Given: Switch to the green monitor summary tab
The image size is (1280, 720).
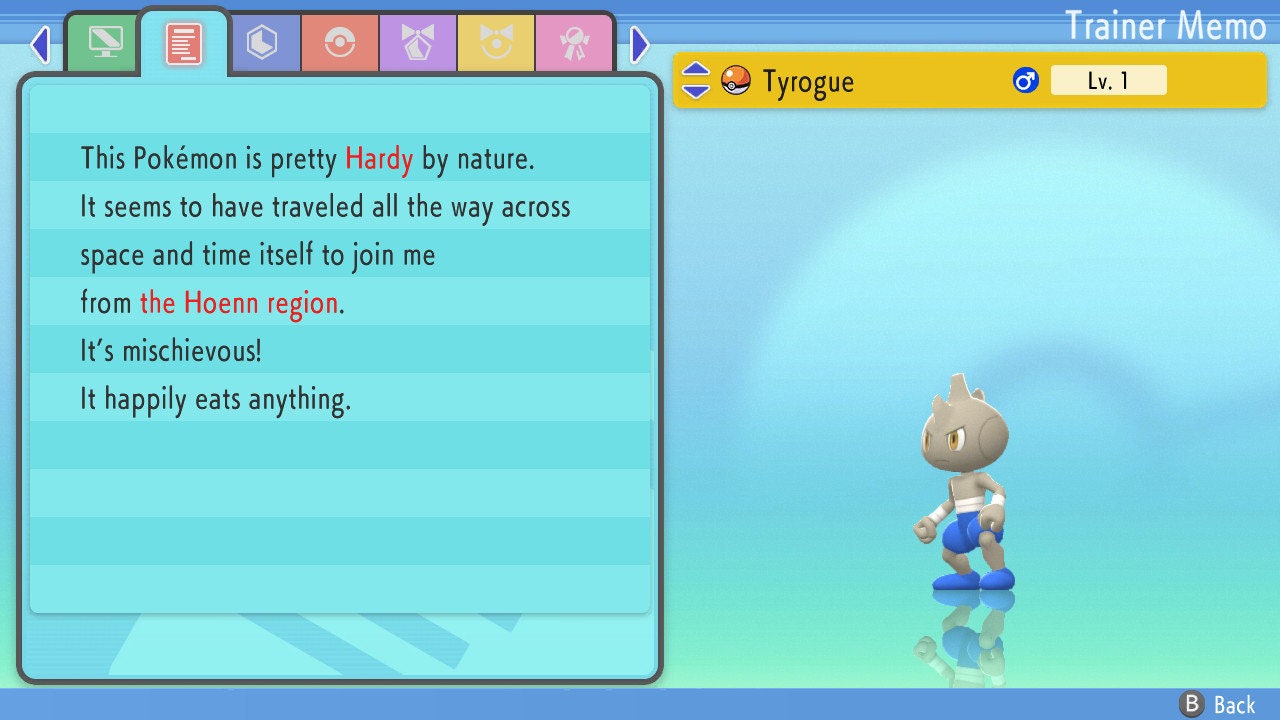Looking at the screenshot, I should [105, 43].
